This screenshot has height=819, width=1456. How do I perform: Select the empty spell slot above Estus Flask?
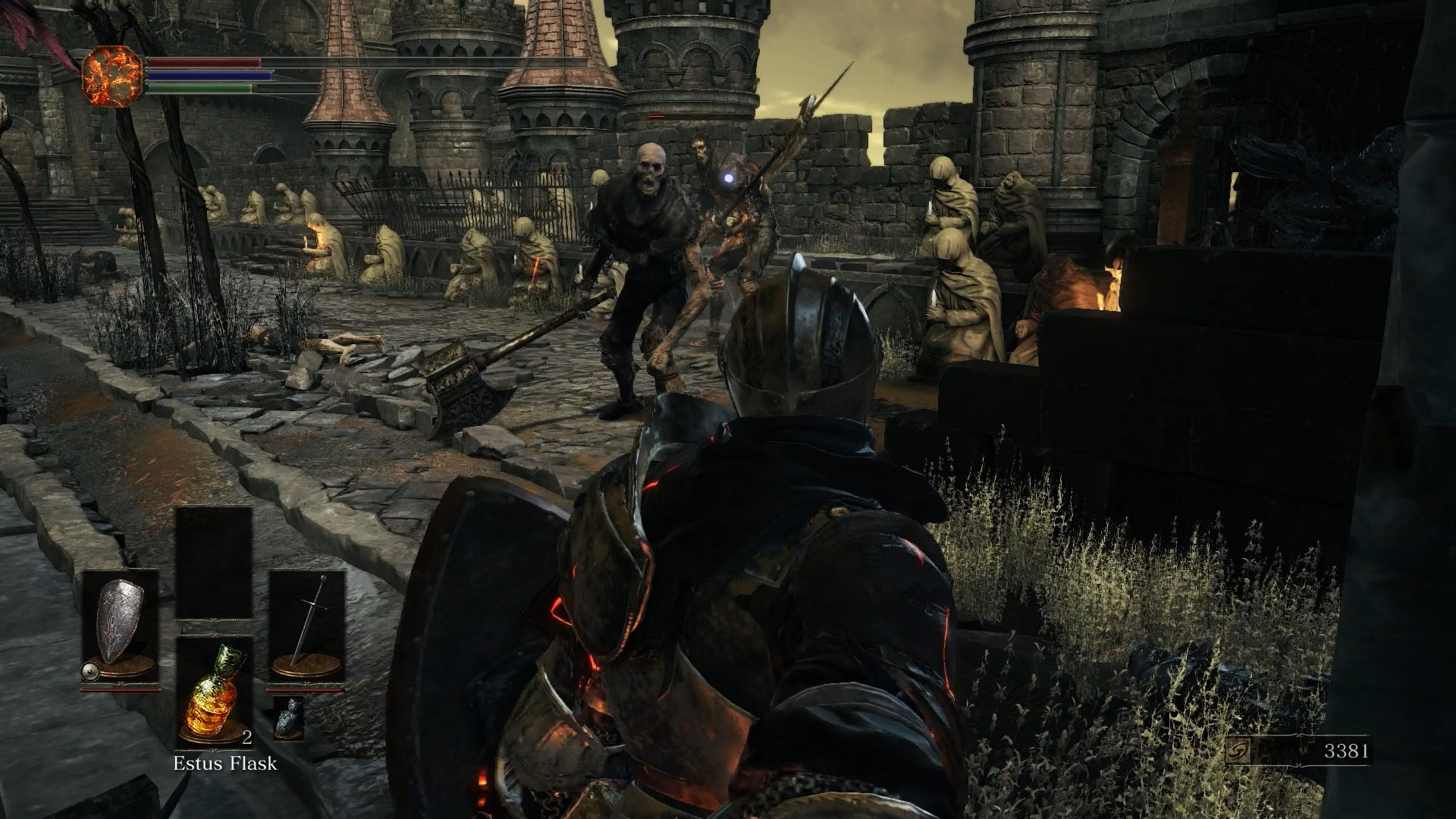click(x=214, y=563)
